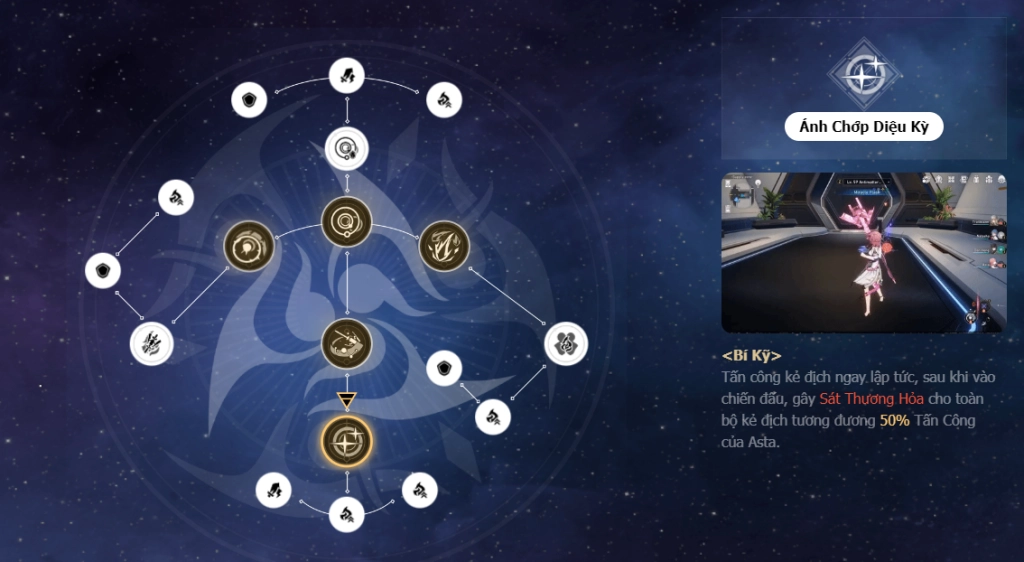Select the sword stat node at the tree's top
This screenshot has height=562, width=1024.
tap(347, 73)
